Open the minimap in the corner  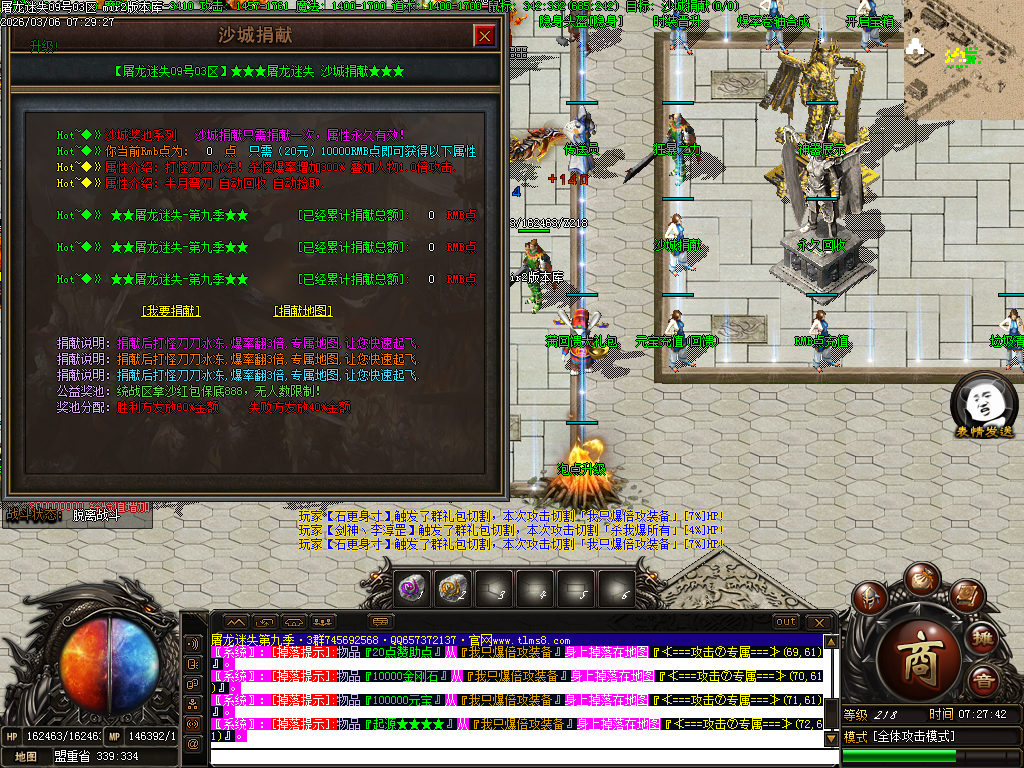[963, 60]
